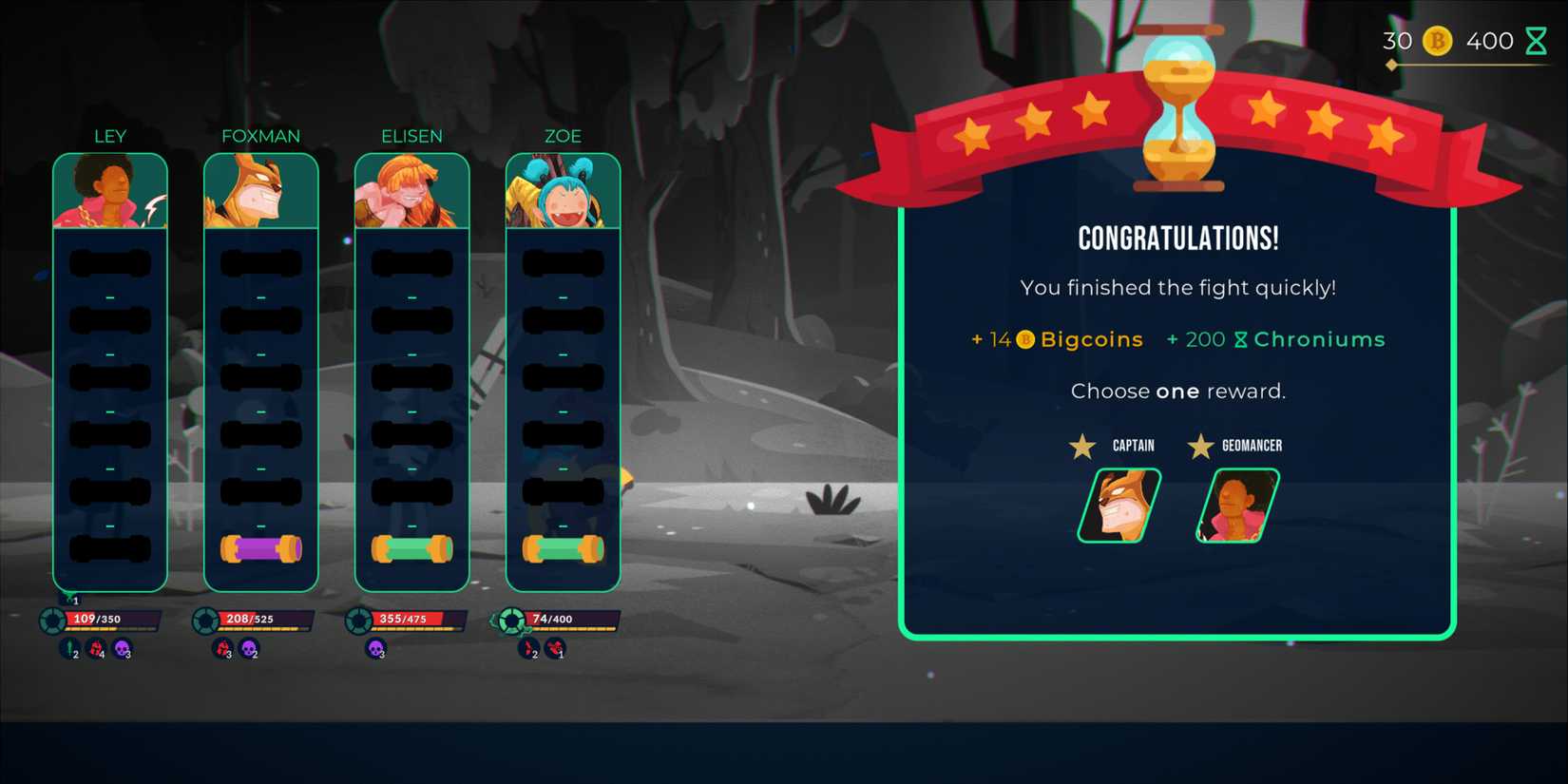Click the purple skull status icon under Ley
1568x784 pixels.
coord(122,651)
